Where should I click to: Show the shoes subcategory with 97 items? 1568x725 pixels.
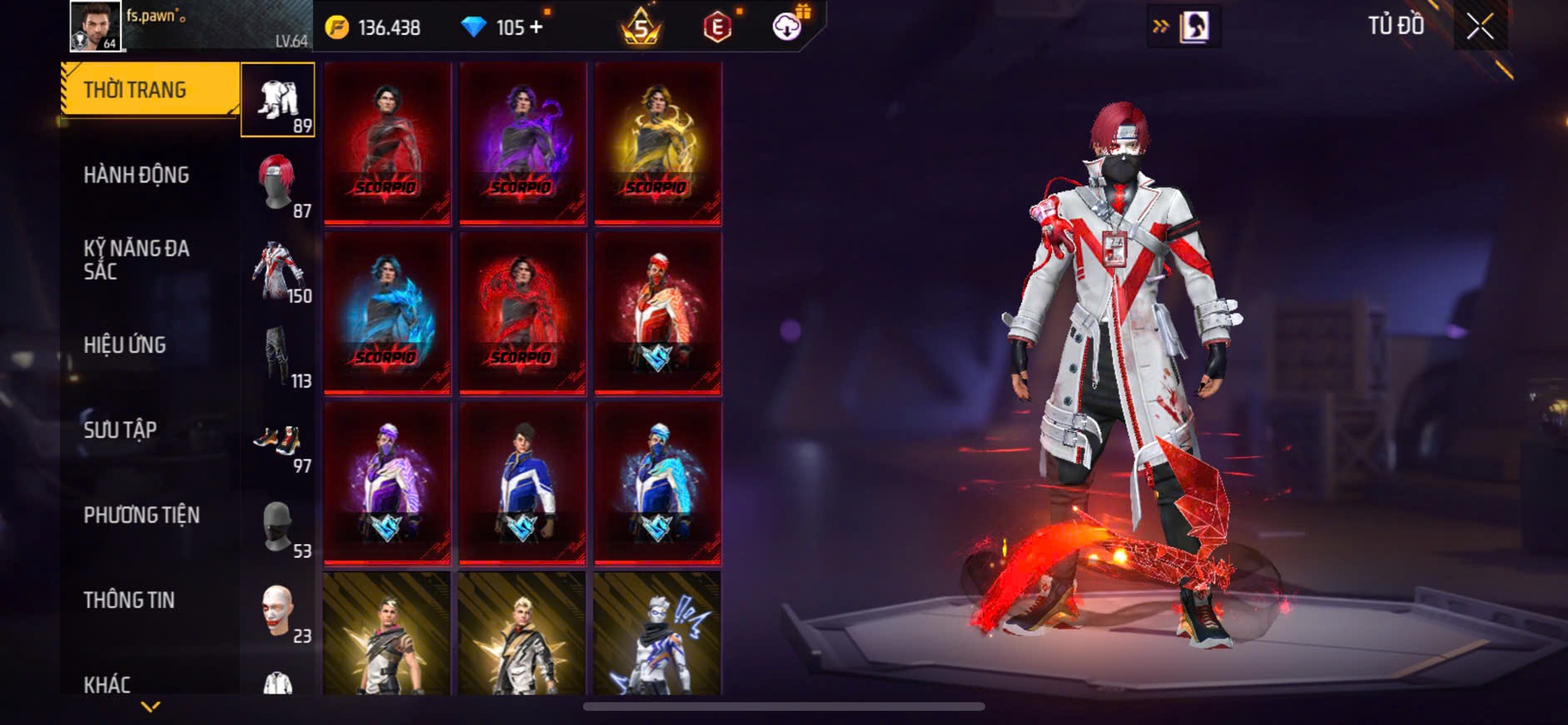pyautogui.click(x=278, y=441)
